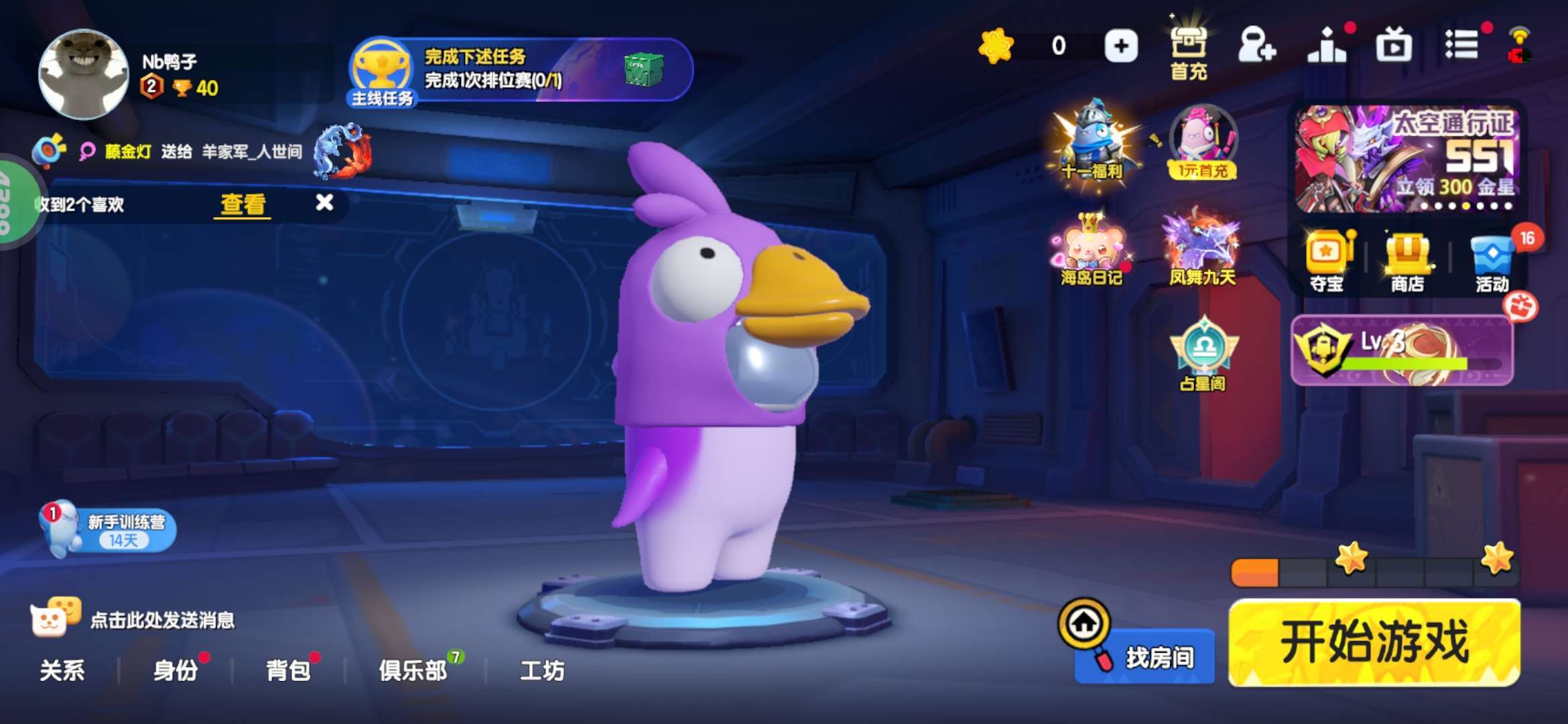
Task: Tap the add friend icon
Action: pos(1256,46)
